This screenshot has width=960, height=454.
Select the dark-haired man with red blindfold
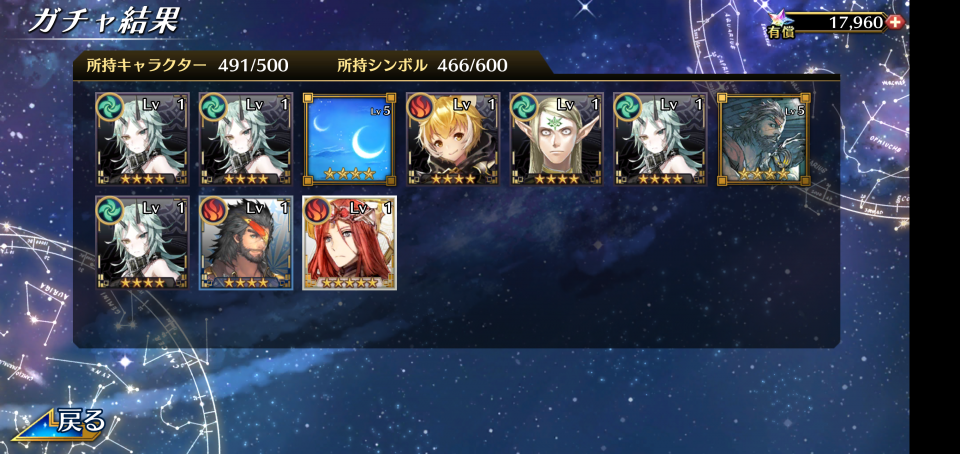coord(246,243)
